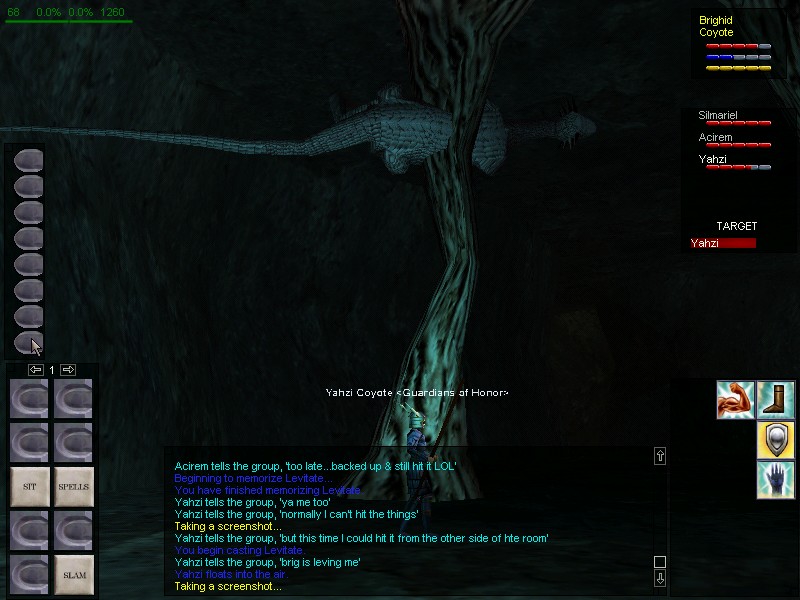Use the SLAM hotkey button
Screen dimensions: 800x600
pyautogui.click(x=73, y=574)
